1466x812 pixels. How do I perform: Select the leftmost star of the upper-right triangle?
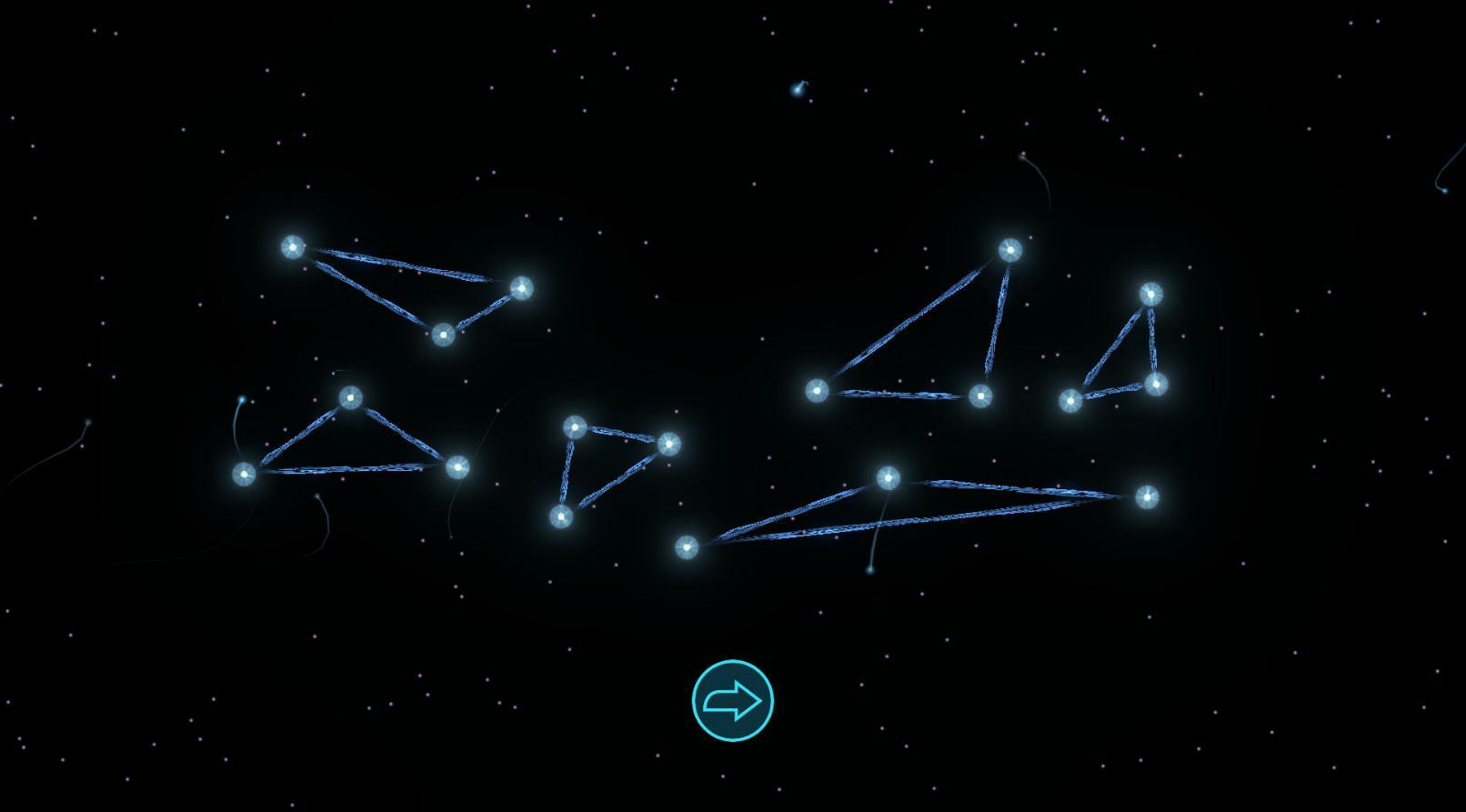[x=816, y=389]
